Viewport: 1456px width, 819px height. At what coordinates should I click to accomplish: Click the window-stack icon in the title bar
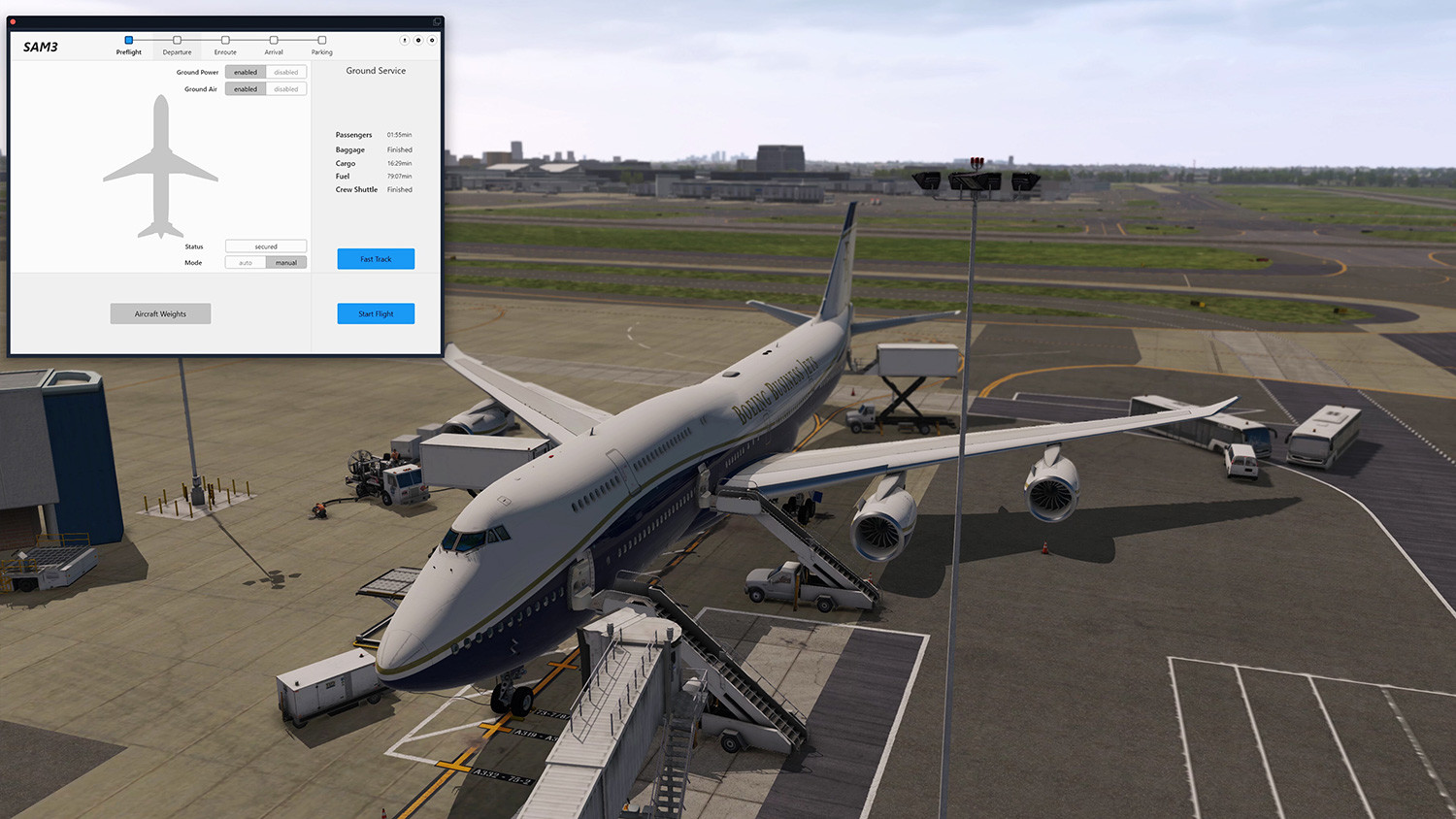click(435, 21)
